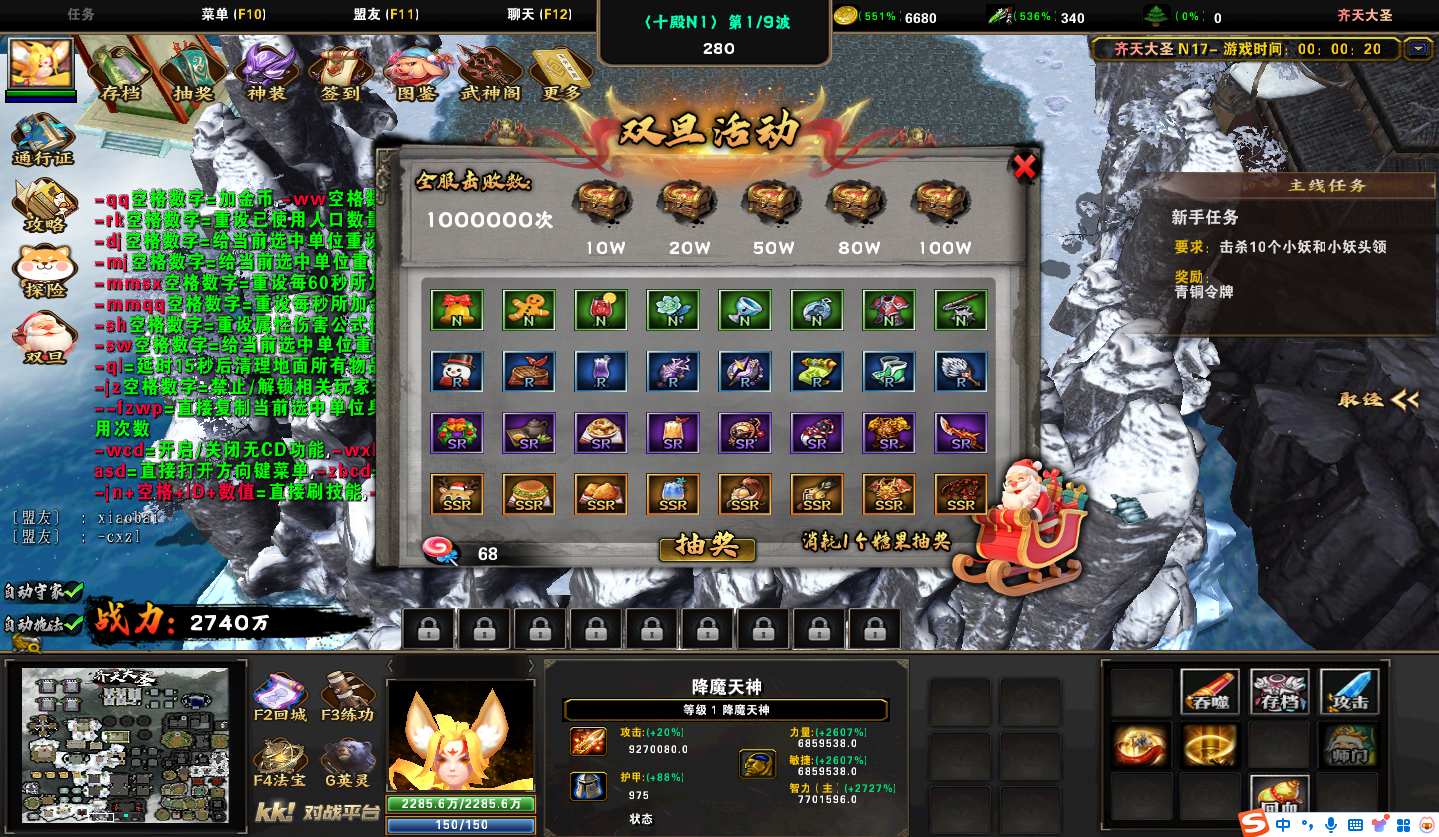Open the 聊天 (F12) chat log
The height and width of the screenshot is (837, 1439).
point(539,15)
